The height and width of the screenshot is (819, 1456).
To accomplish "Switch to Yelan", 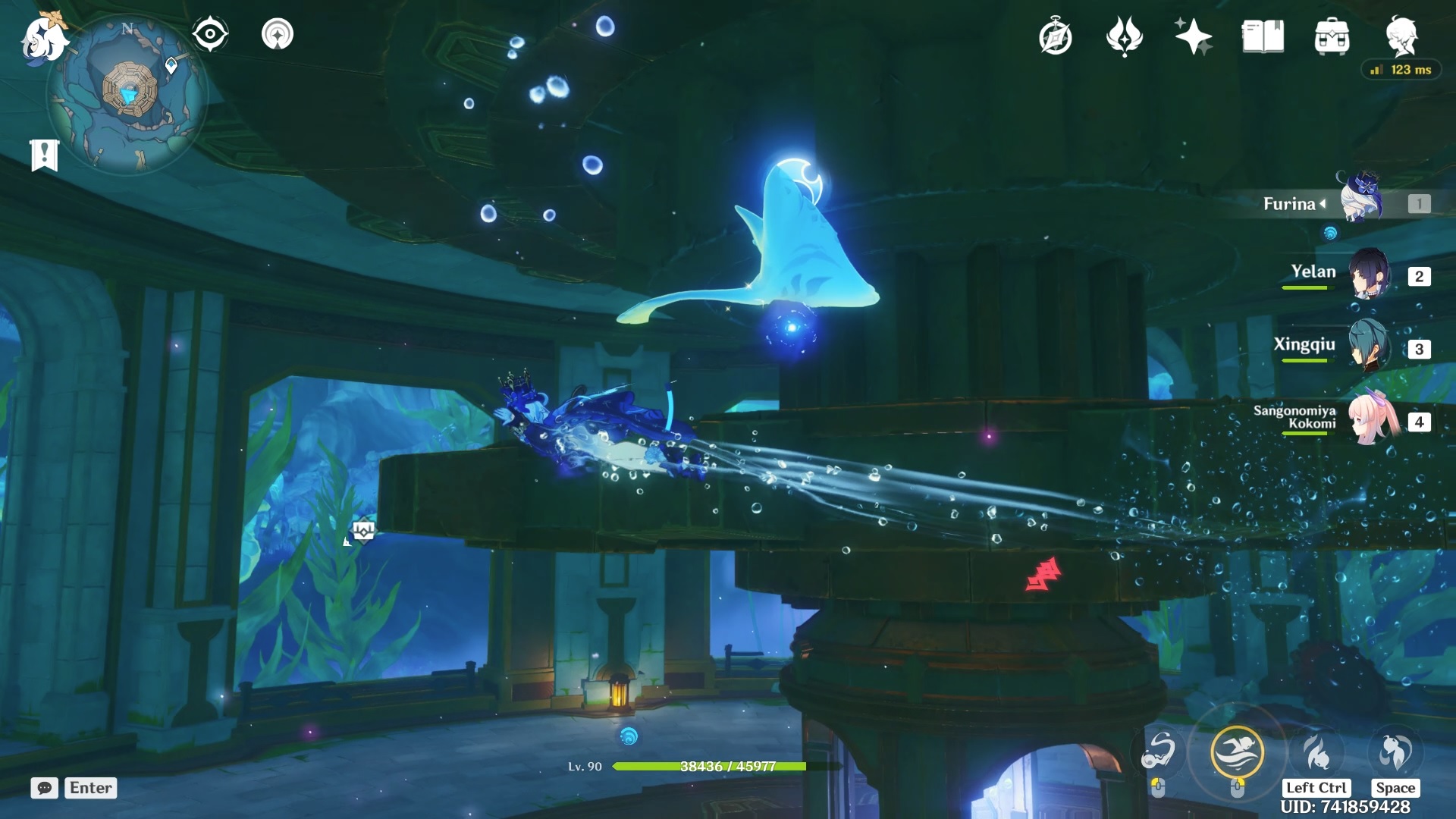I will click(x=1368, y=275).
